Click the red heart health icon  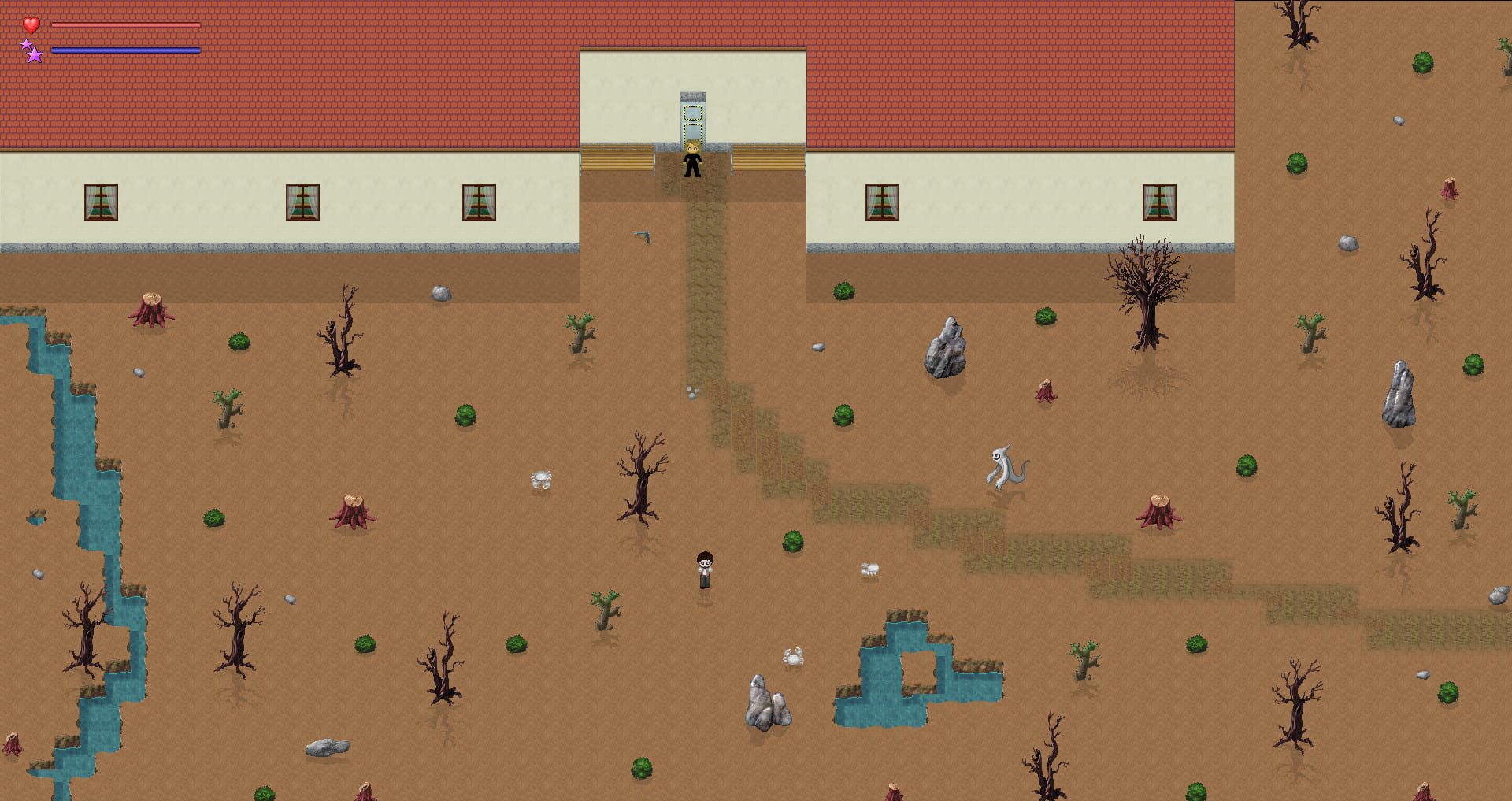30,25
